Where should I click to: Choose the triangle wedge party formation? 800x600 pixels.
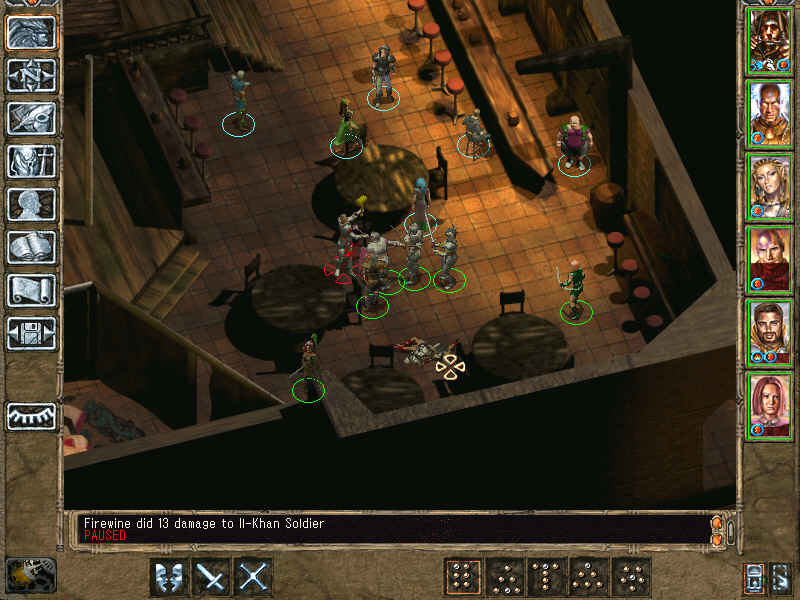(504, 577)
